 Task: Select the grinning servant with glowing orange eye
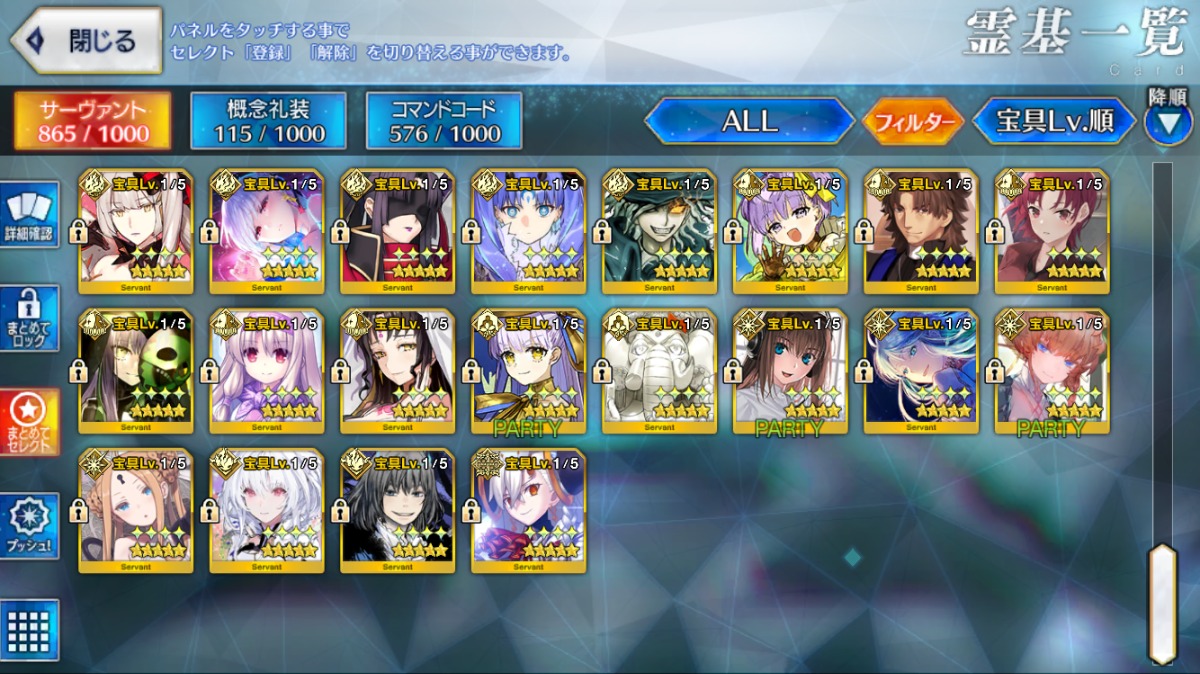[659, 230]
